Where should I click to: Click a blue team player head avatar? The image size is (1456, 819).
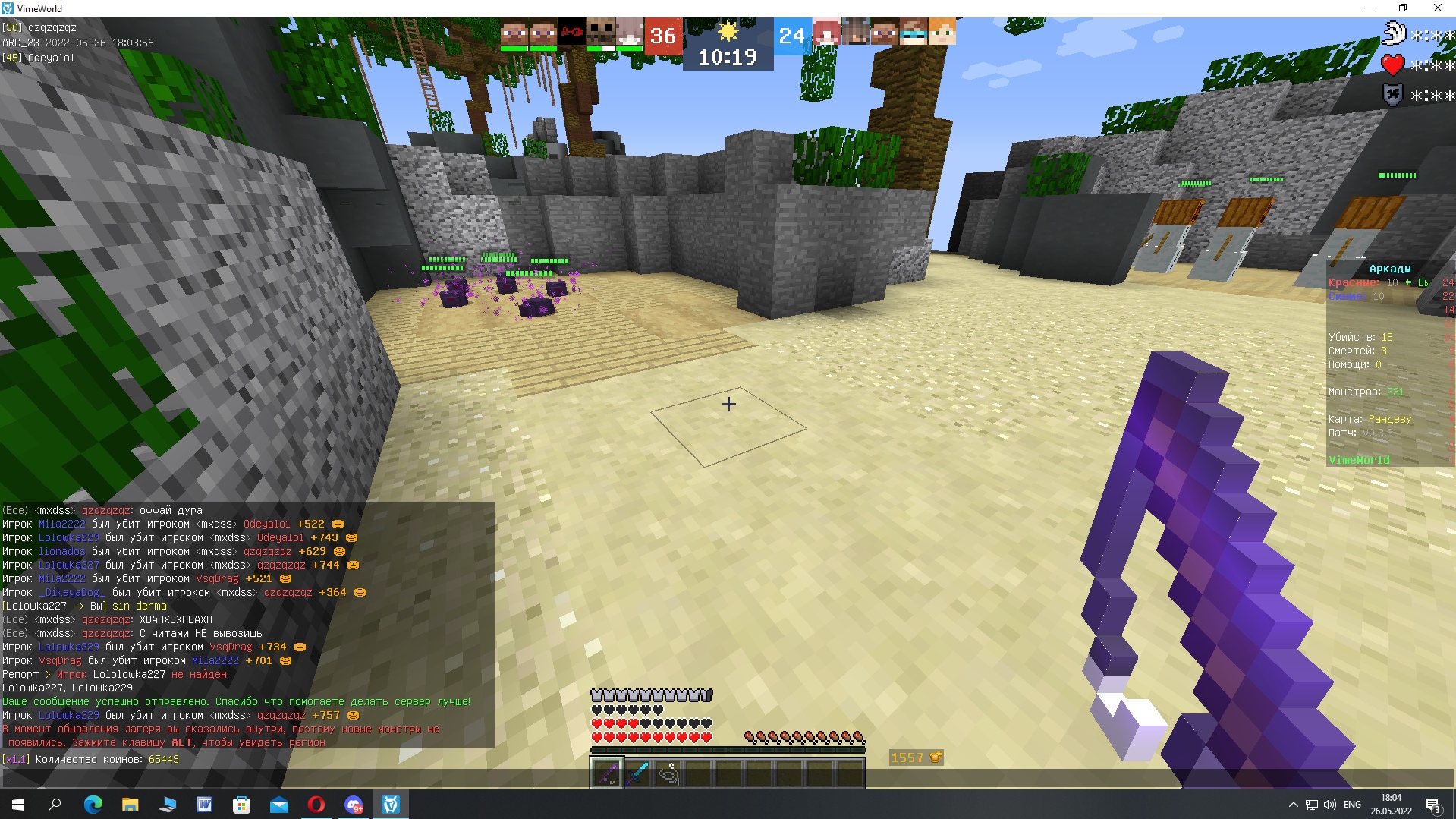827,33
